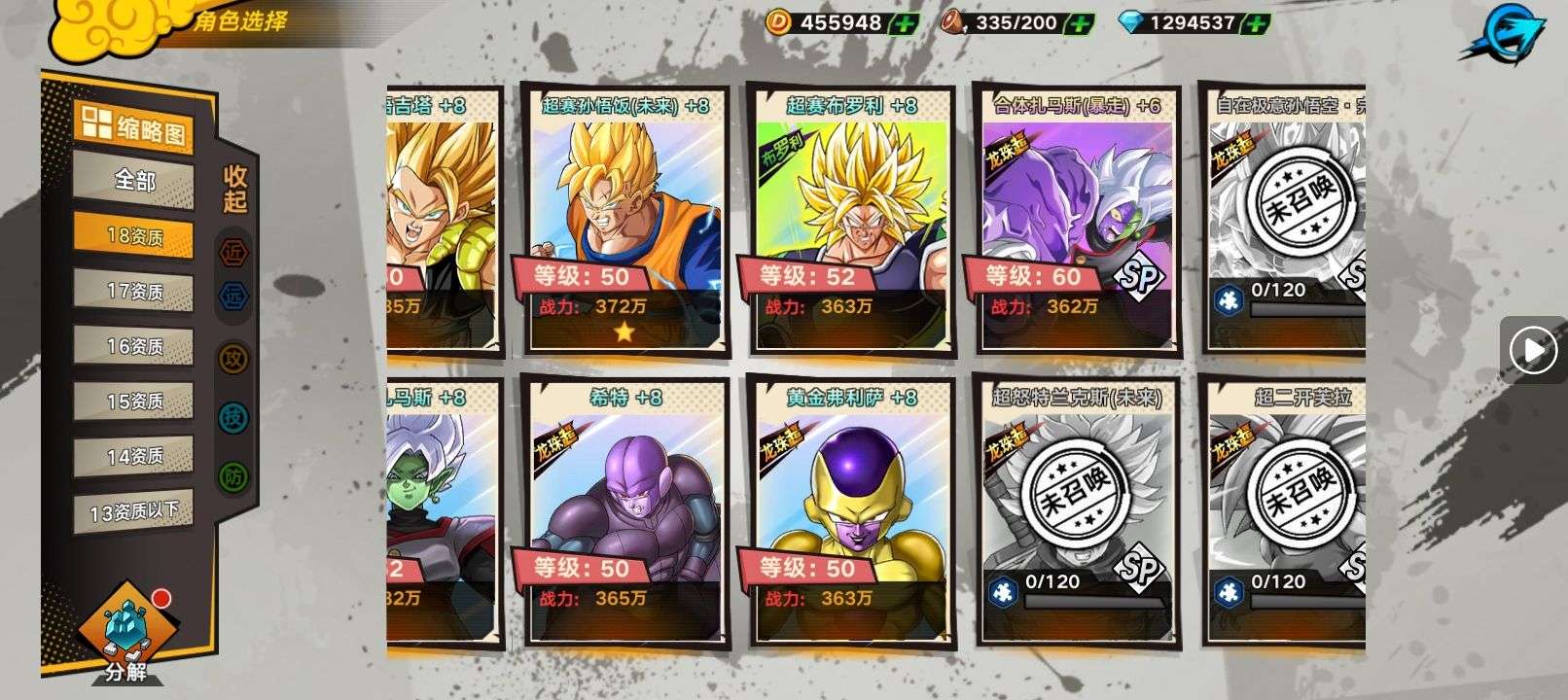Collapse the filter panel with 收起
1568x700 pixels.
click(235, 190)
